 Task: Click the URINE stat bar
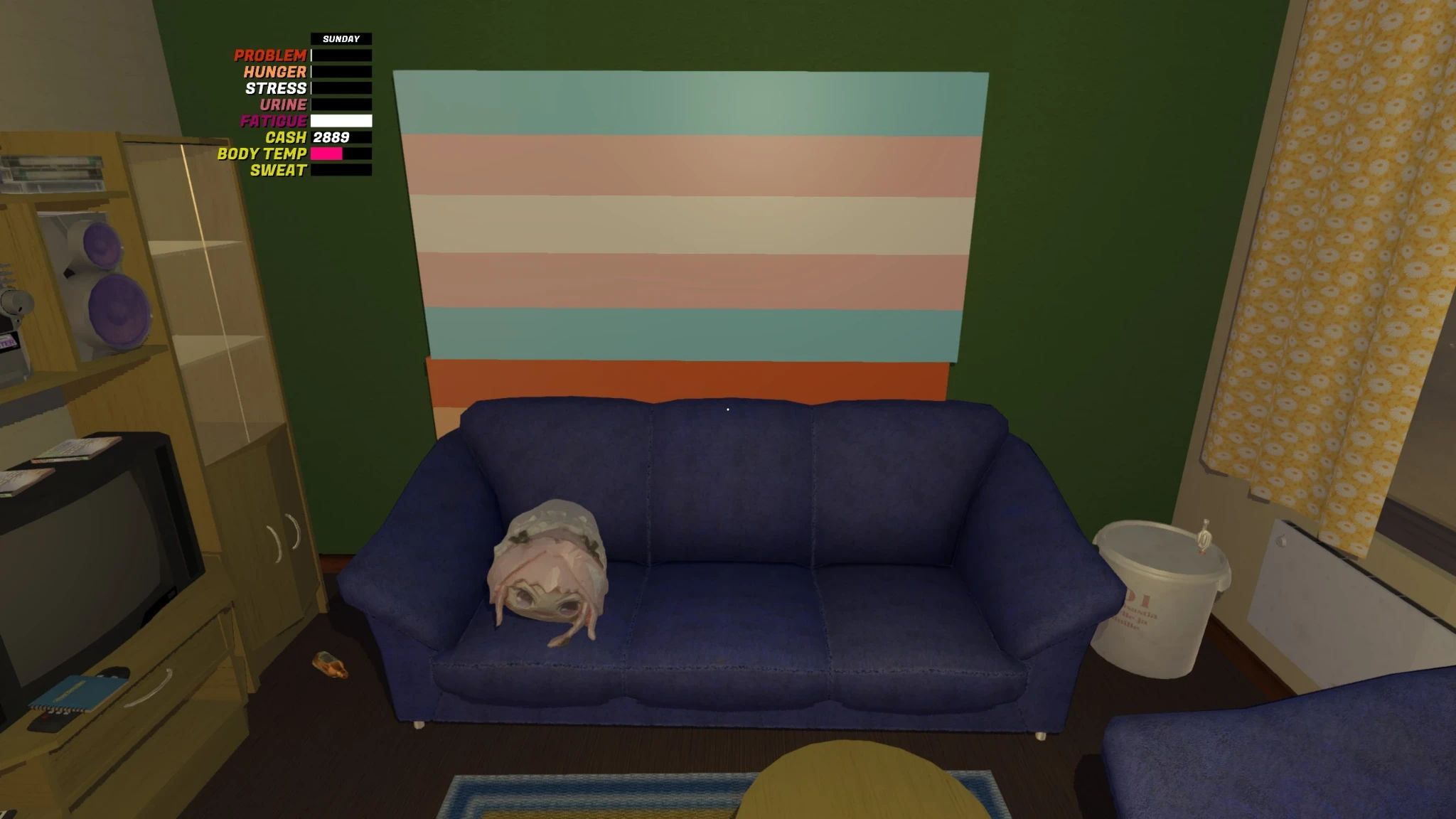[341, 105]
